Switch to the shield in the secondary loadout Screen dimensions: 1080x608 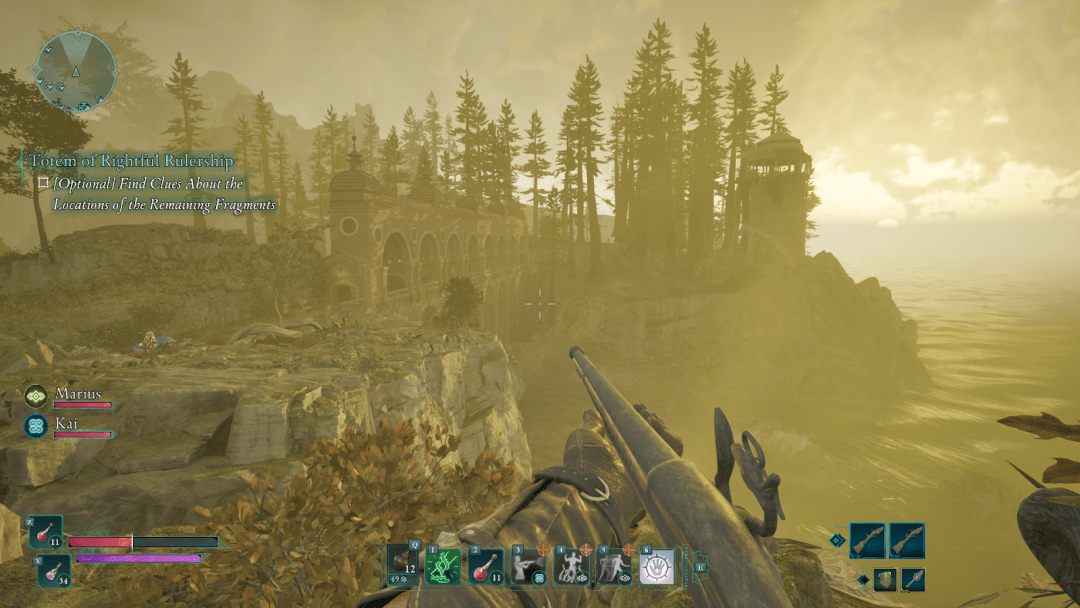click(885, 580)
